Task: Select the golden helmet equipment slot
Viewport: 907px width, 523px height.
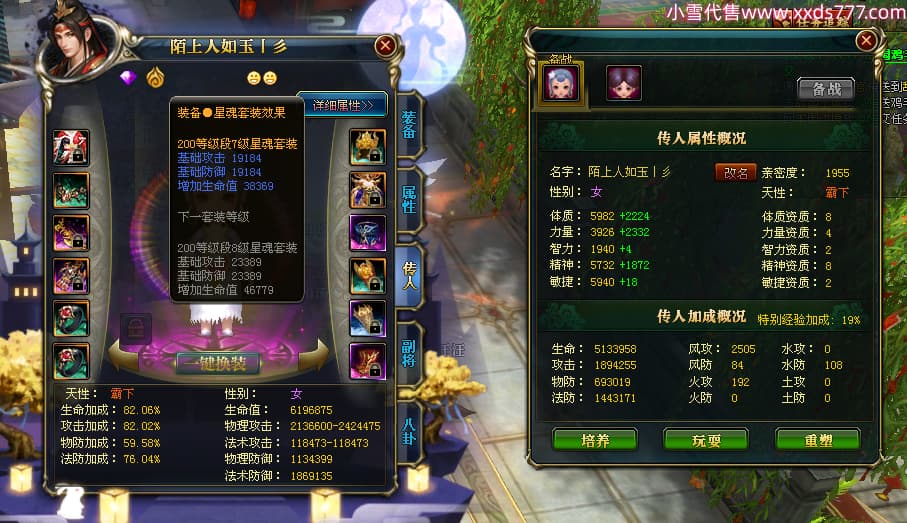Action: [367, 147]
